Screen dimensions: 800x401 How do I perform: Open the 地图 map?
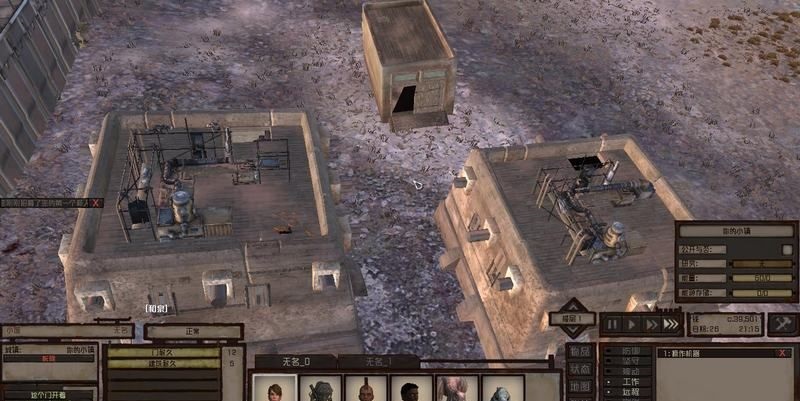click(x=579, y=386)
